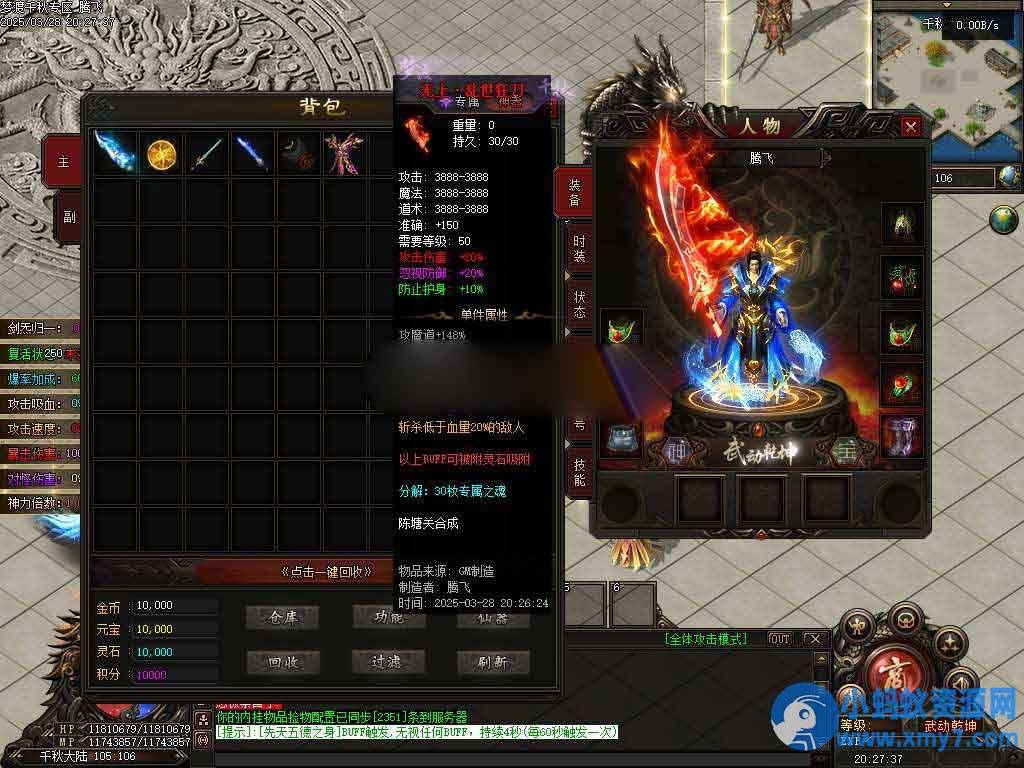The width and height of the screenshot is (1024, 768).
Task: Open the 技能 skills tab
Action: click(x=579, y=472)
